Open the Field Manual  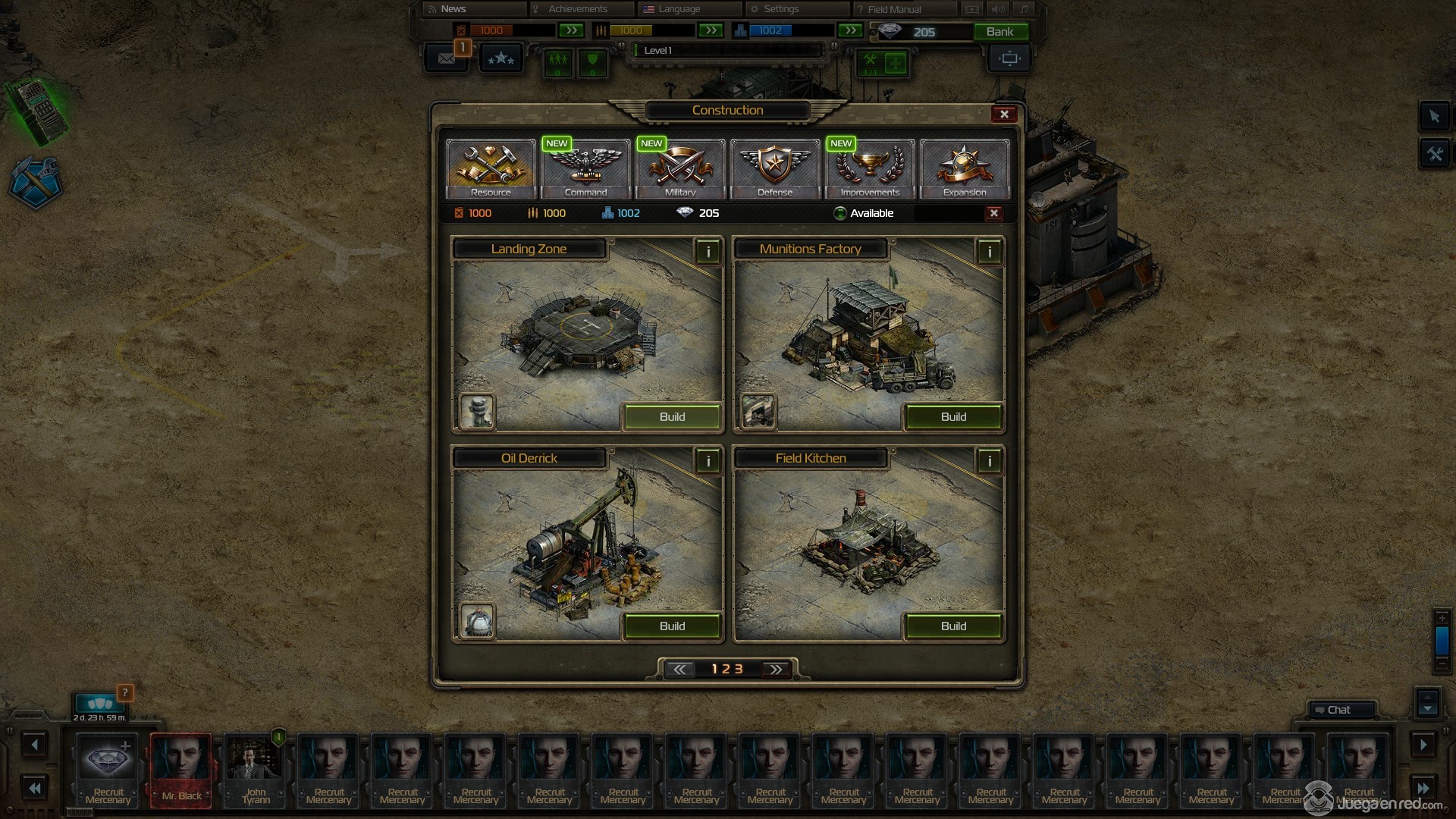(x=893, y=9)
